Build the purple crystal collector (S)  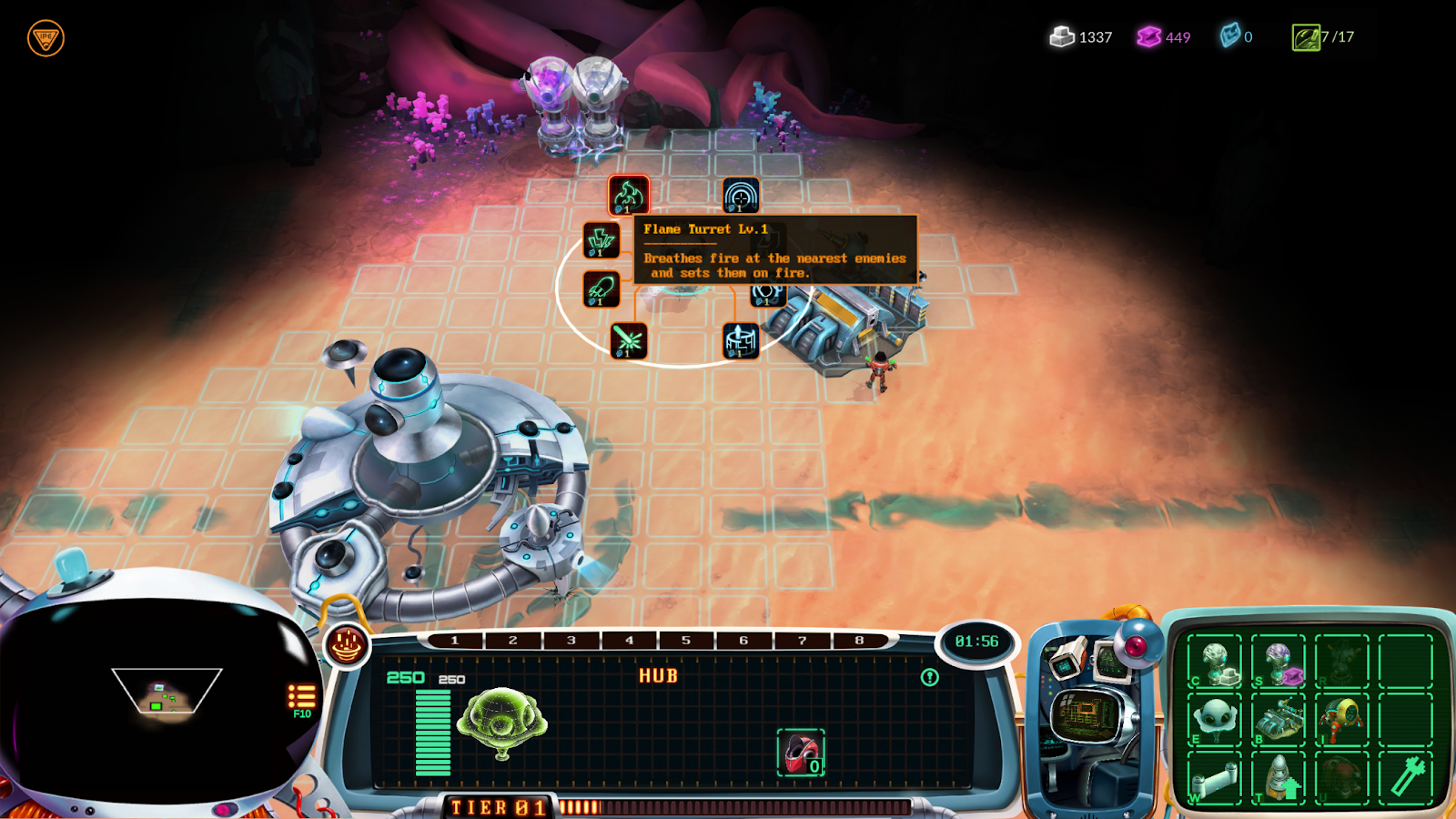point(1279,662)
